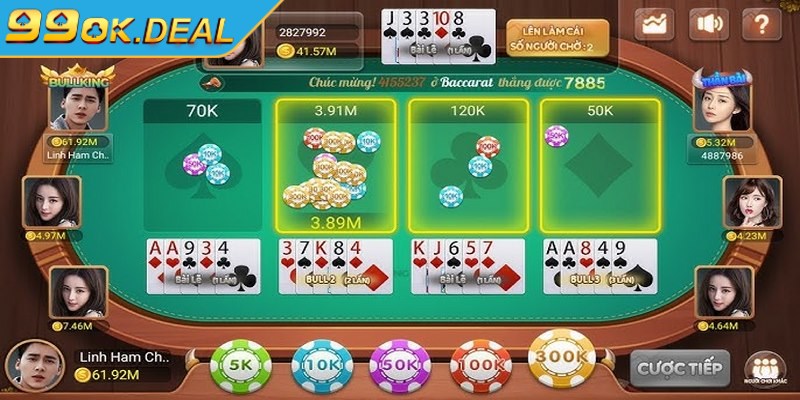
Task: Click the Lên Làm Cái button
Action: click(x=543, y=36)
